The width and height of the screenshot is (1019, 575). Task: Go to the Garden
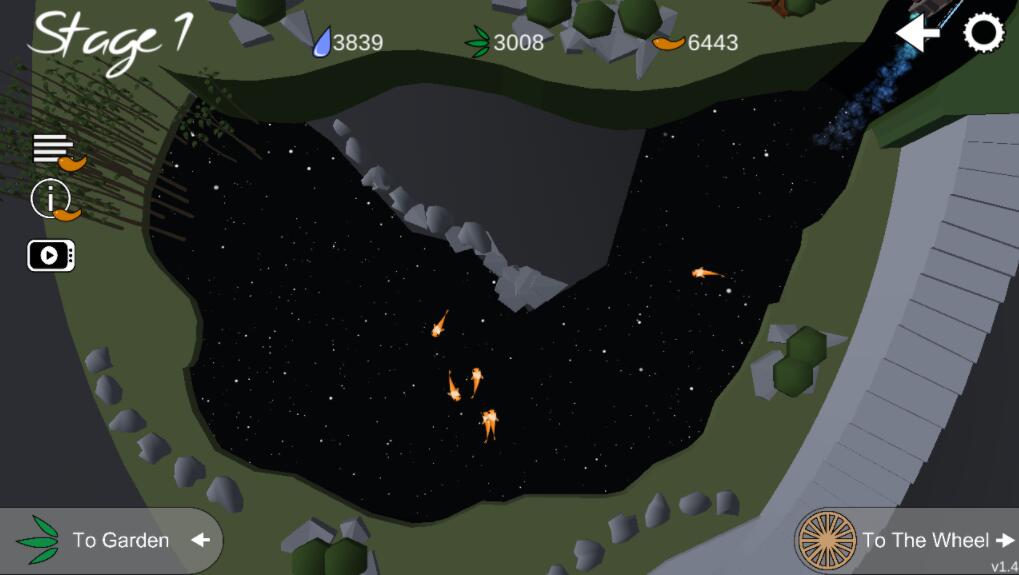[115, 540]
